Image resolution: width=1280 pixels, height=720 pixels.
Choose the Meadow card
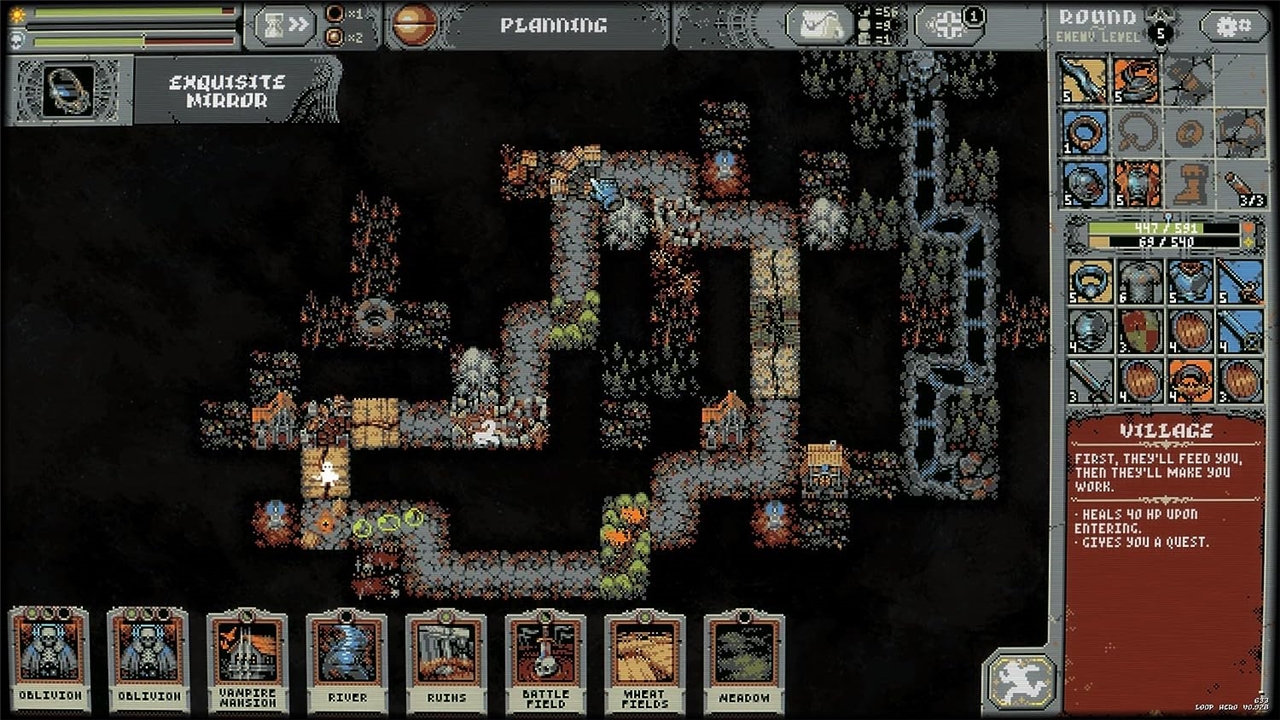(744, 655)
